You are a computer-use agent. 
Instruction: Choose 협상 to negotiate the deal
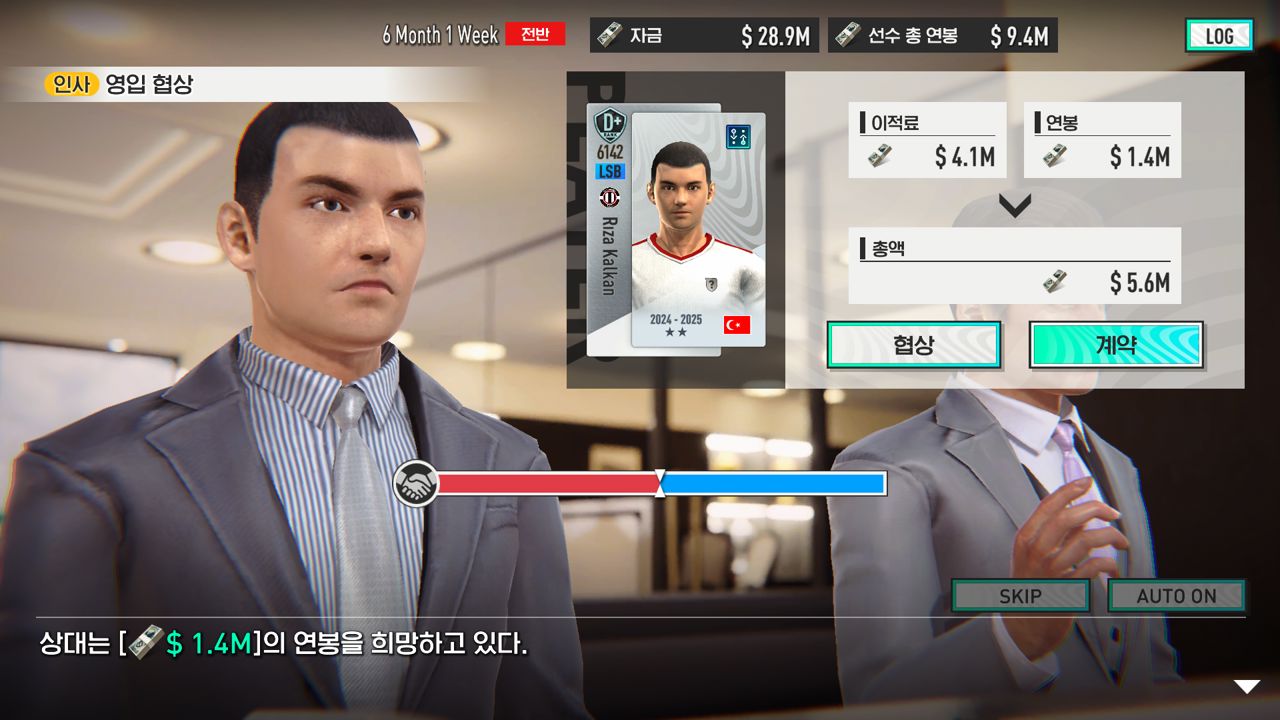913,345
